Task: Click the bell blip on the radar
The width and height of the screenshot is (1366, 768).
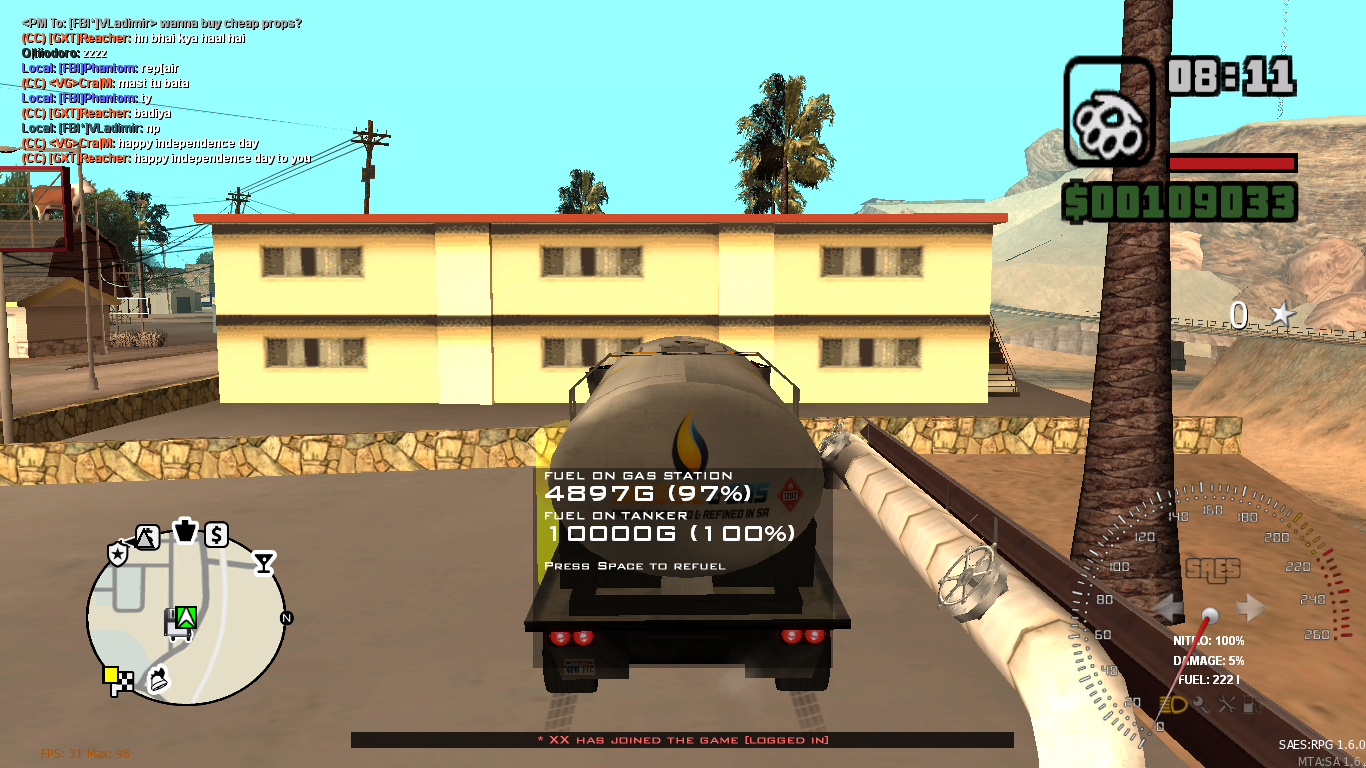Action: [x=157, y=679]
